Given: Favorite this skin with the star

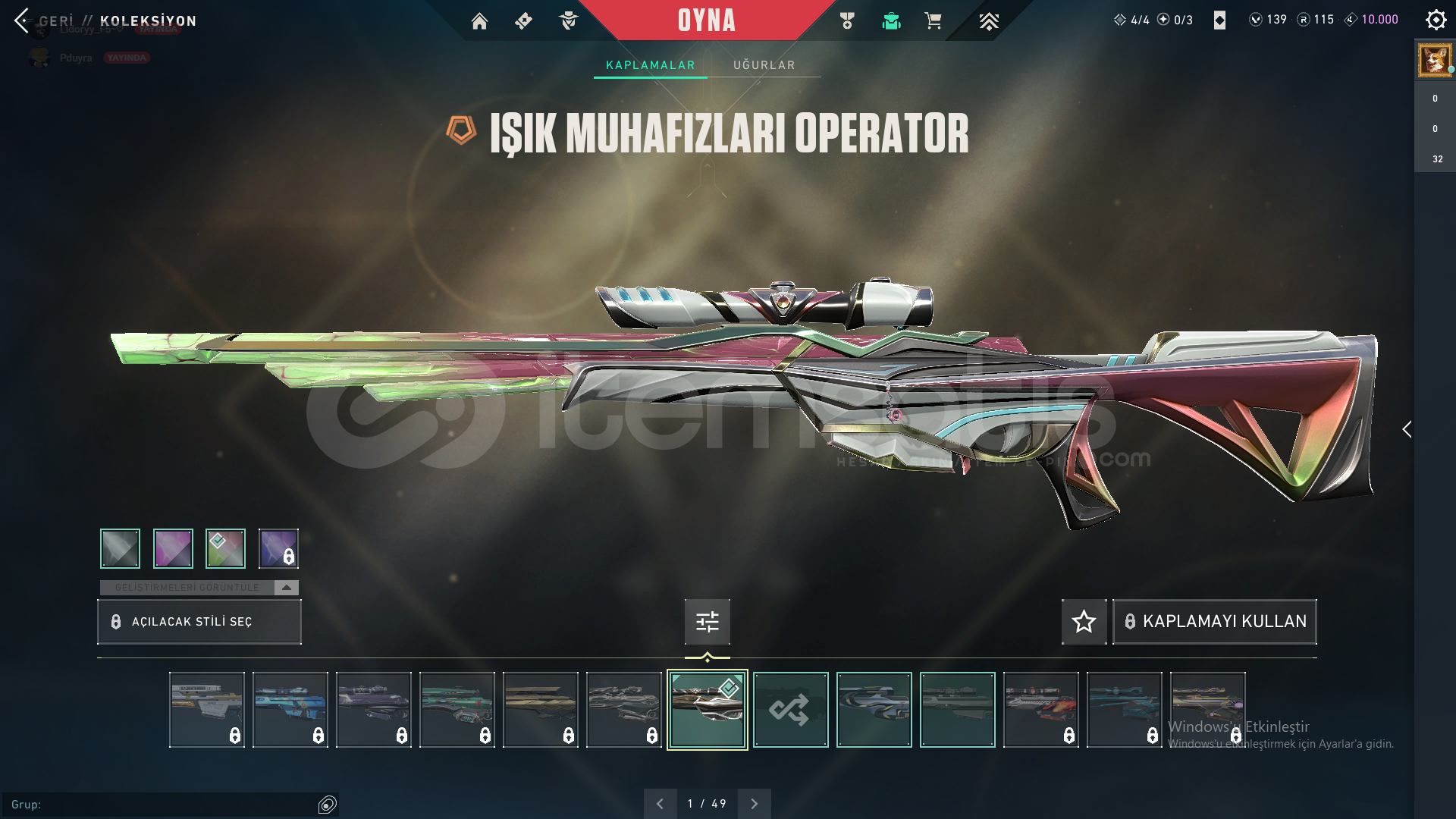Looking at the screenshot, I should [1084, 622].
